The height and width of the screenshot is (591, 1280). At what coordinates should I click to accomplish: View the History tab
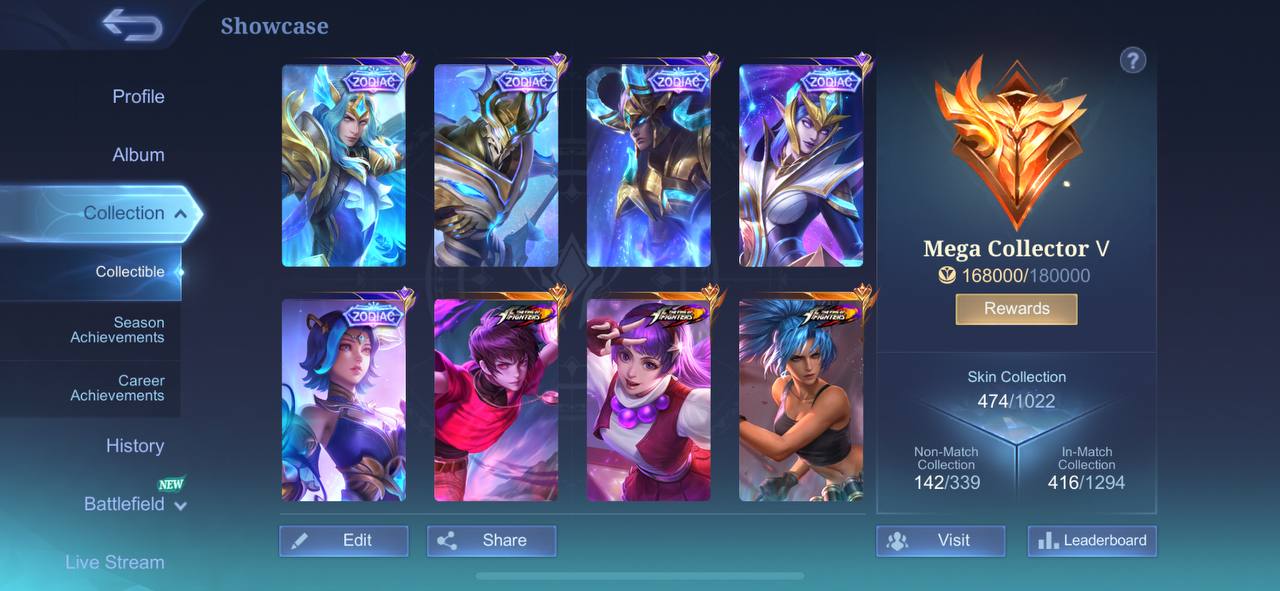point(135,446)
